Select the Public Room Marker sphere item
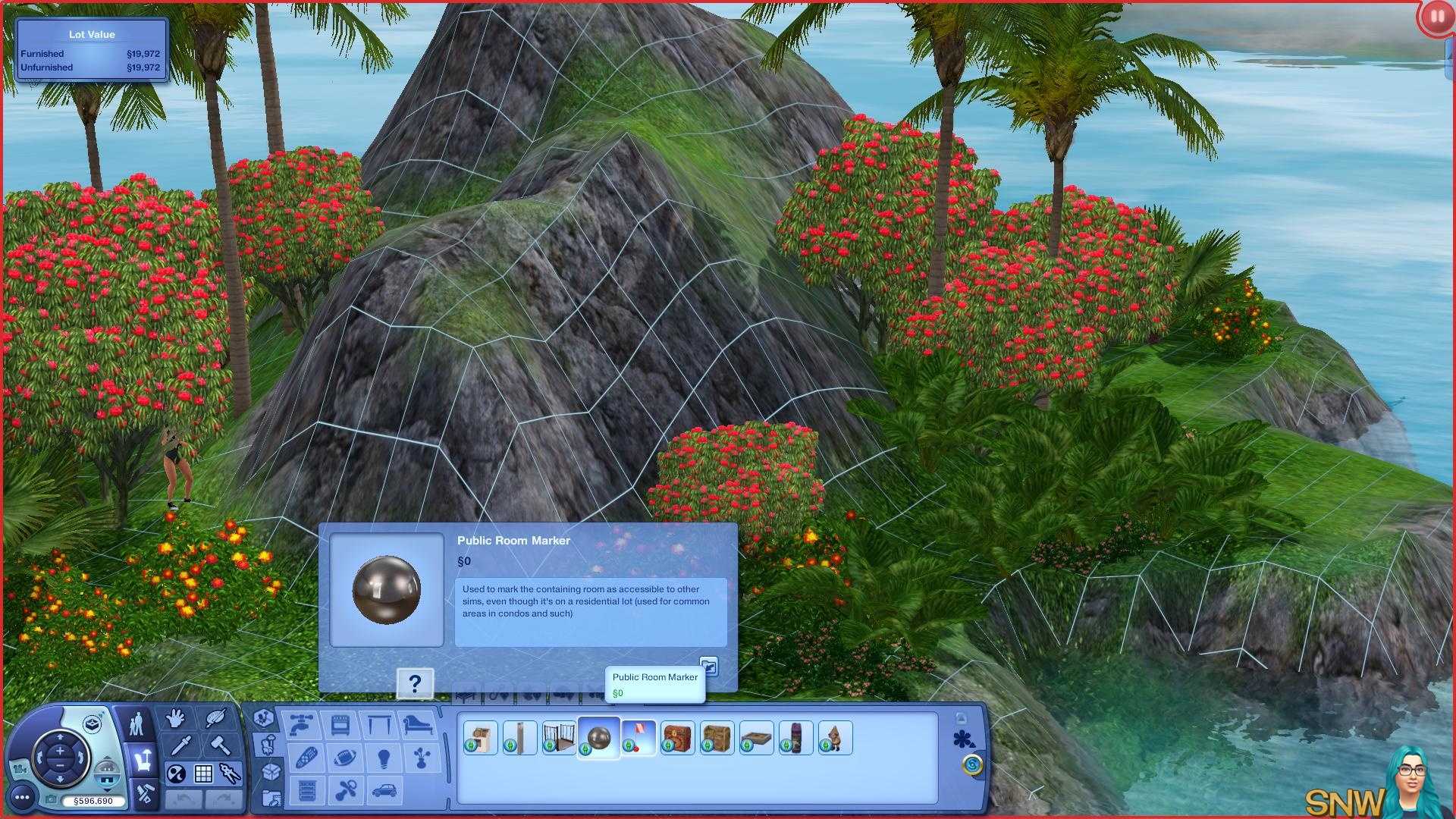Viewport: 1456px width, 819px height. [x=599, y=738]
